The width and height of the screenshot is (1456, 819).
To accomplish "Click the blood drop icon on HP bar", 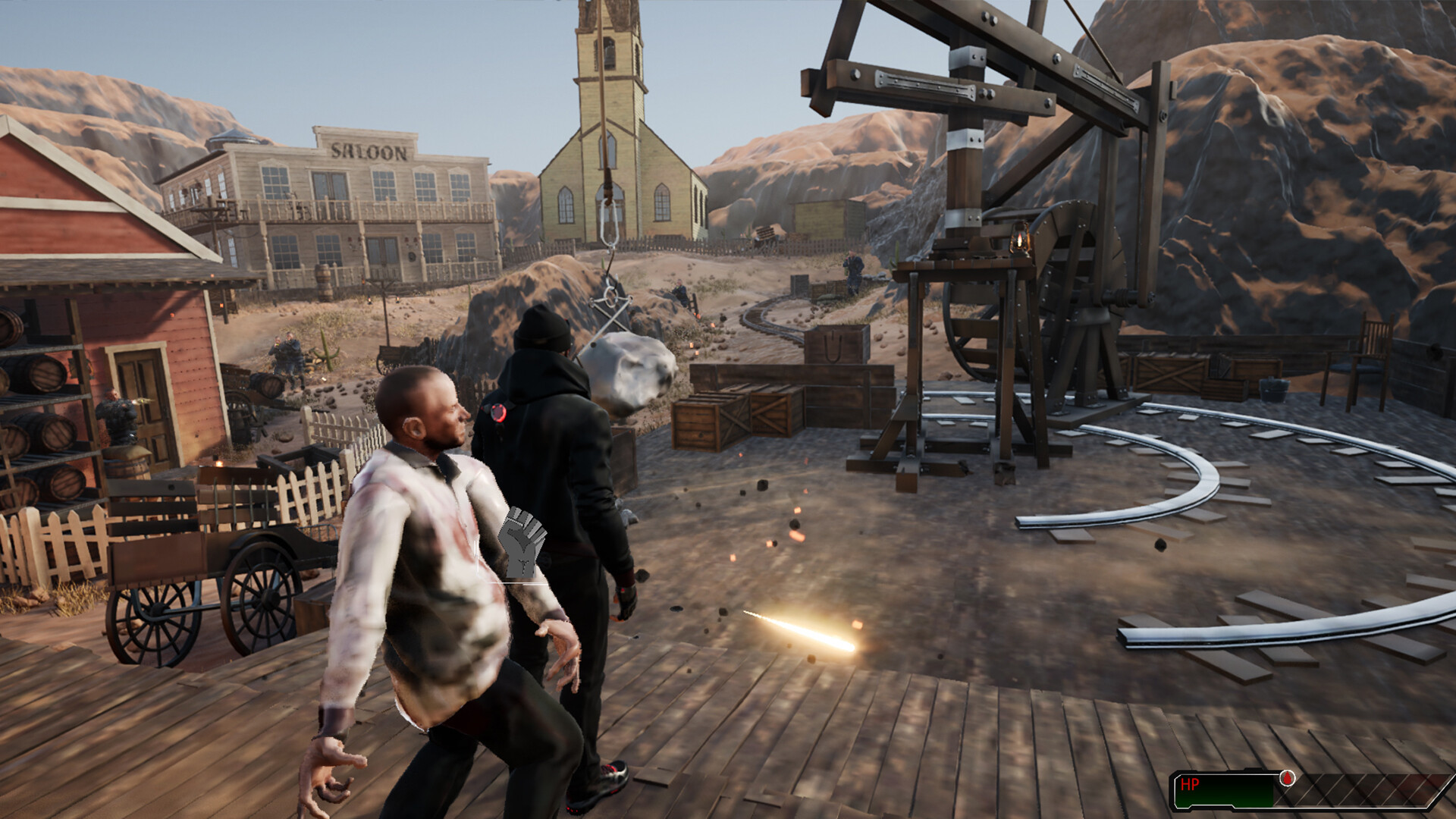I will [1288, 778].
